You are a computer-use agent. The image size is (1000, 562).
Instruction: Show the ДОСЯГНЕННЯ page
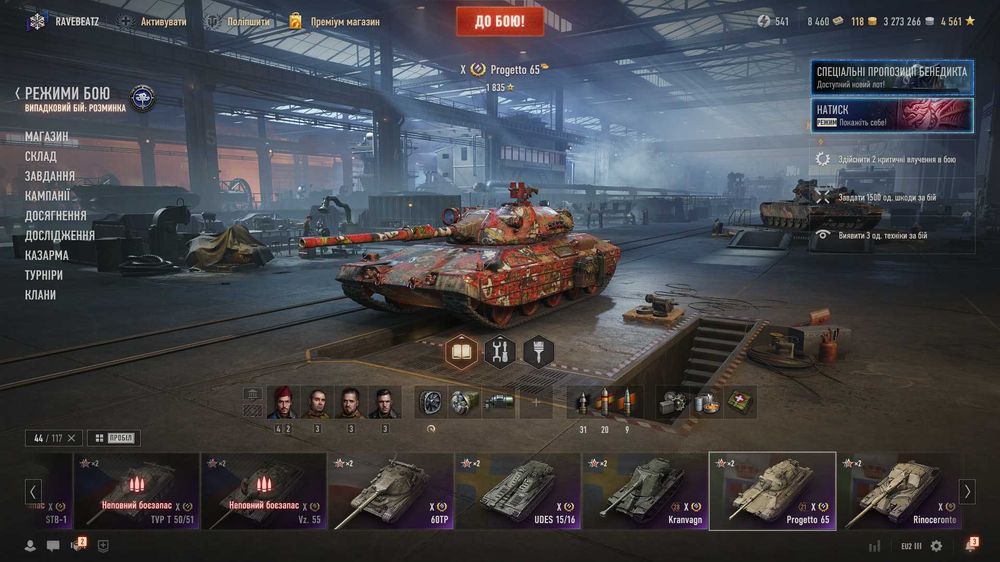pos(56,215)
